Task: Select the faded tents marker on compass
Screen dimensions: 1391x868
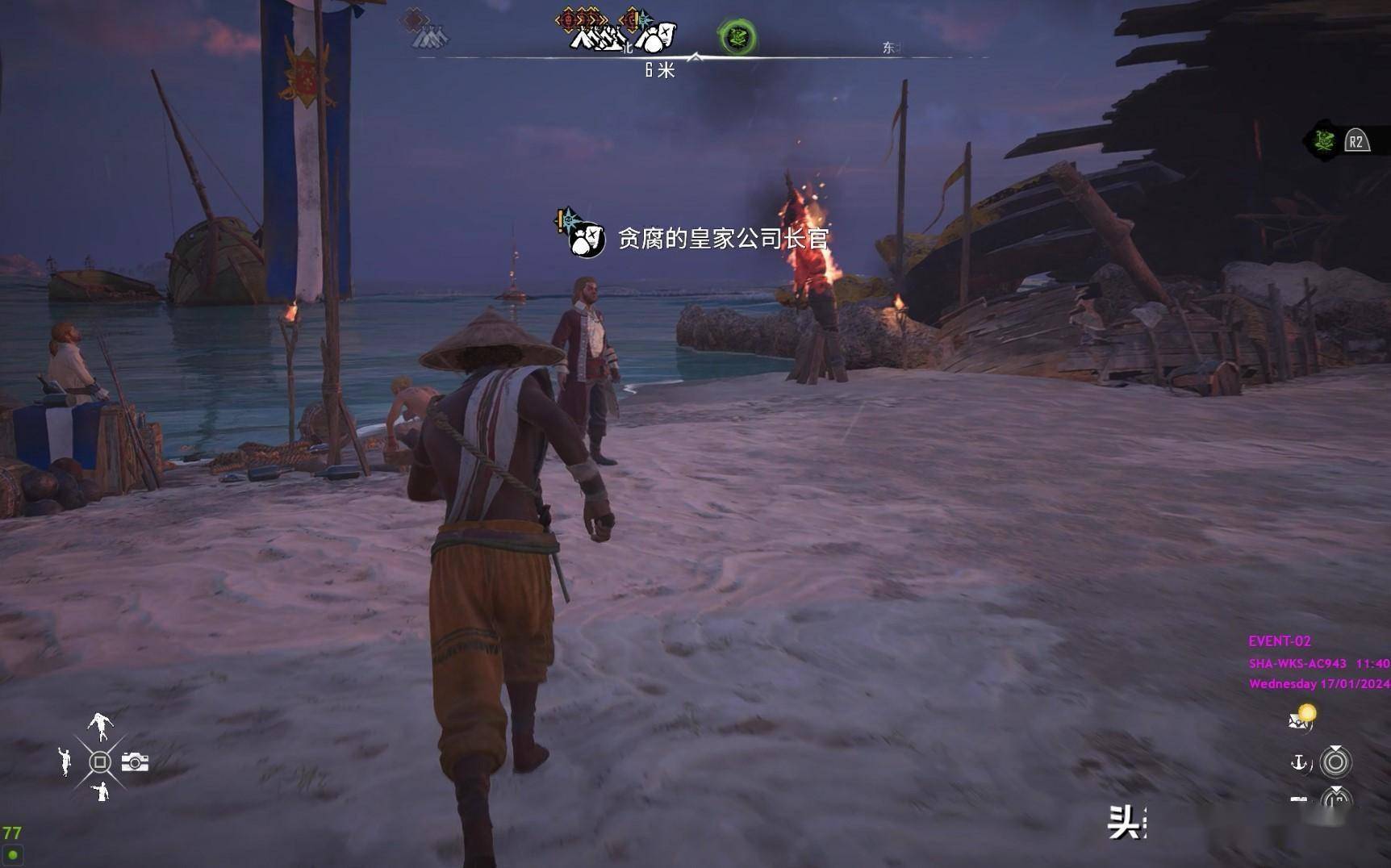Action: click(430, 36)
